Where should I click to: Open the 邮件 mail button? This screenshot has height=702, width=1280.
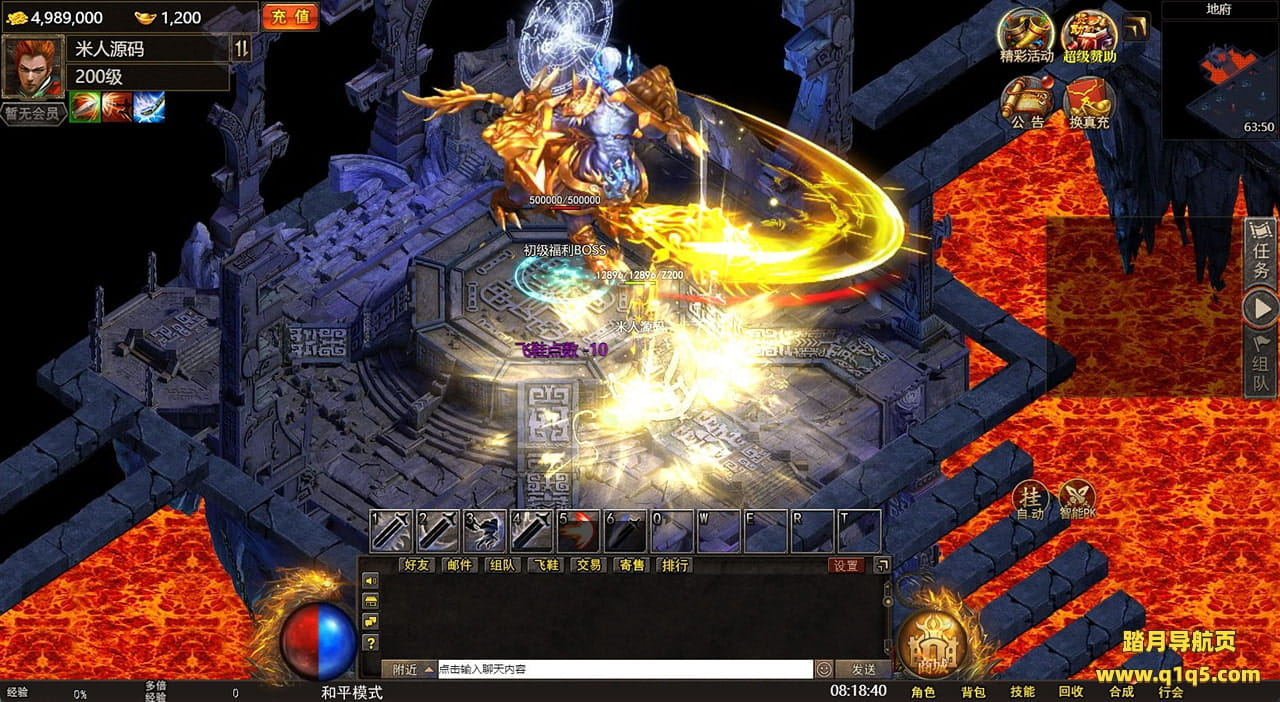click(460, 565)
